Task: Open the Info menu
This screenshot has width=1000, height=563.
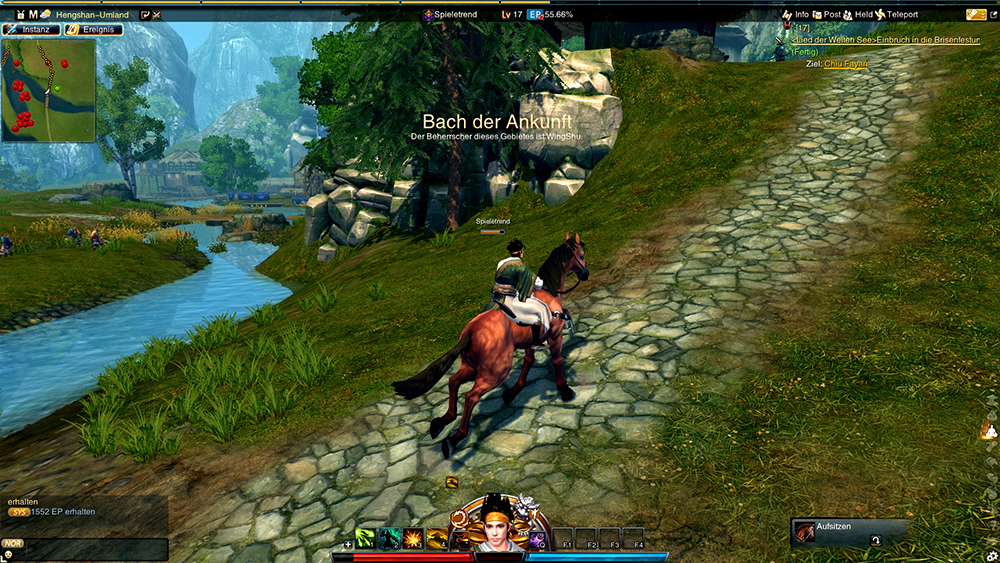Action: coord(796,15)
